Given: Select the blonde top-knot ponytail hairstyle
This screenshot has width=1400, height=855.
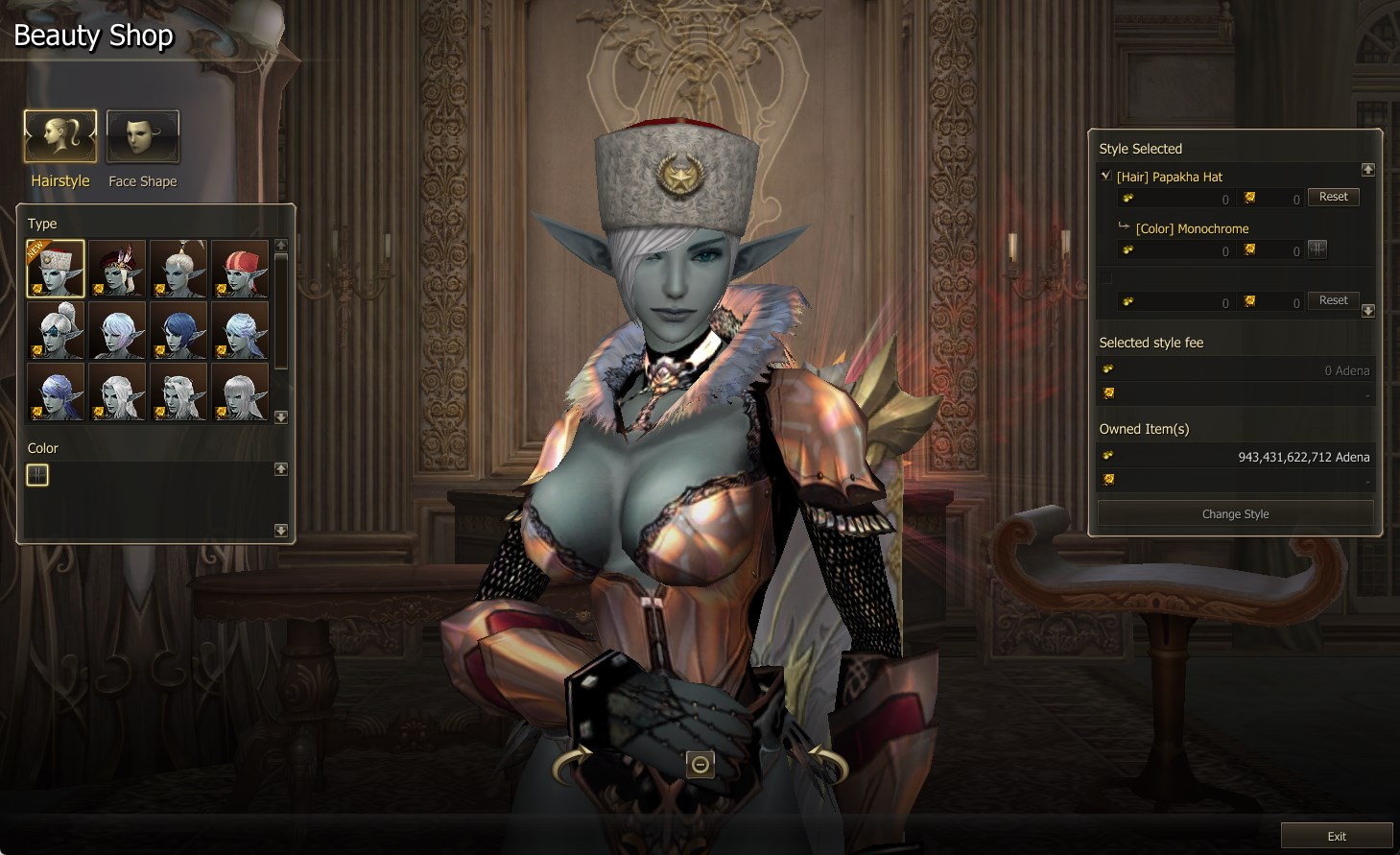Looking at the screenshot, I should pyautogui.click(x=178, y=269).
